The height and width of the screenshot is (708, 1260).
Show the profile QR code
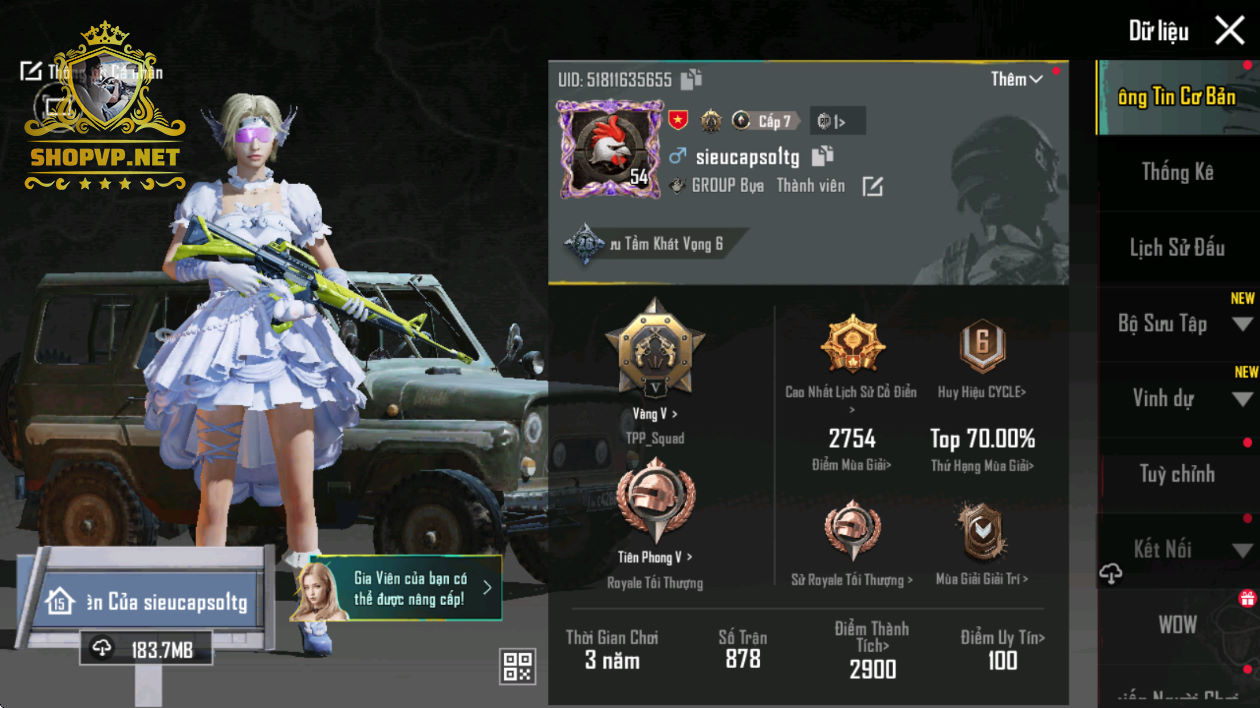(518, 666)
